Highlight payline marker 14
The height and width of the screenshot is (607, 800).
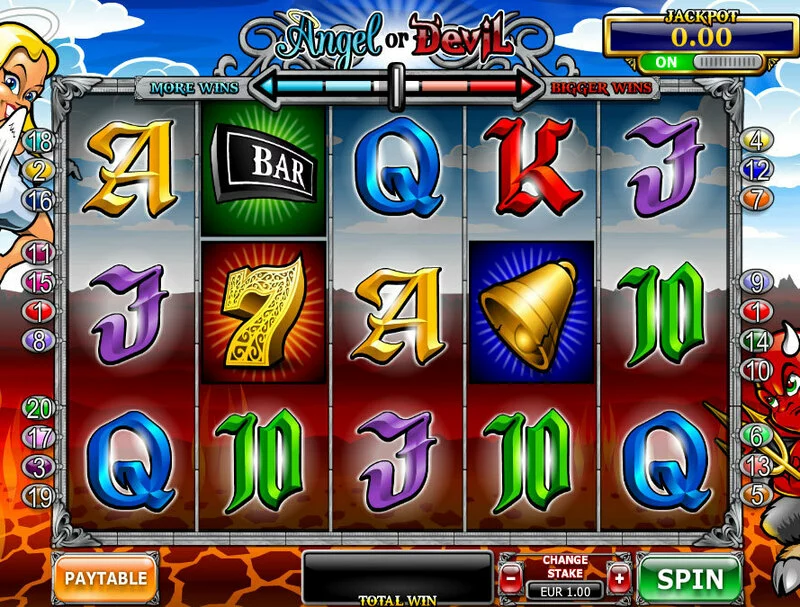[x=757, y=341]
